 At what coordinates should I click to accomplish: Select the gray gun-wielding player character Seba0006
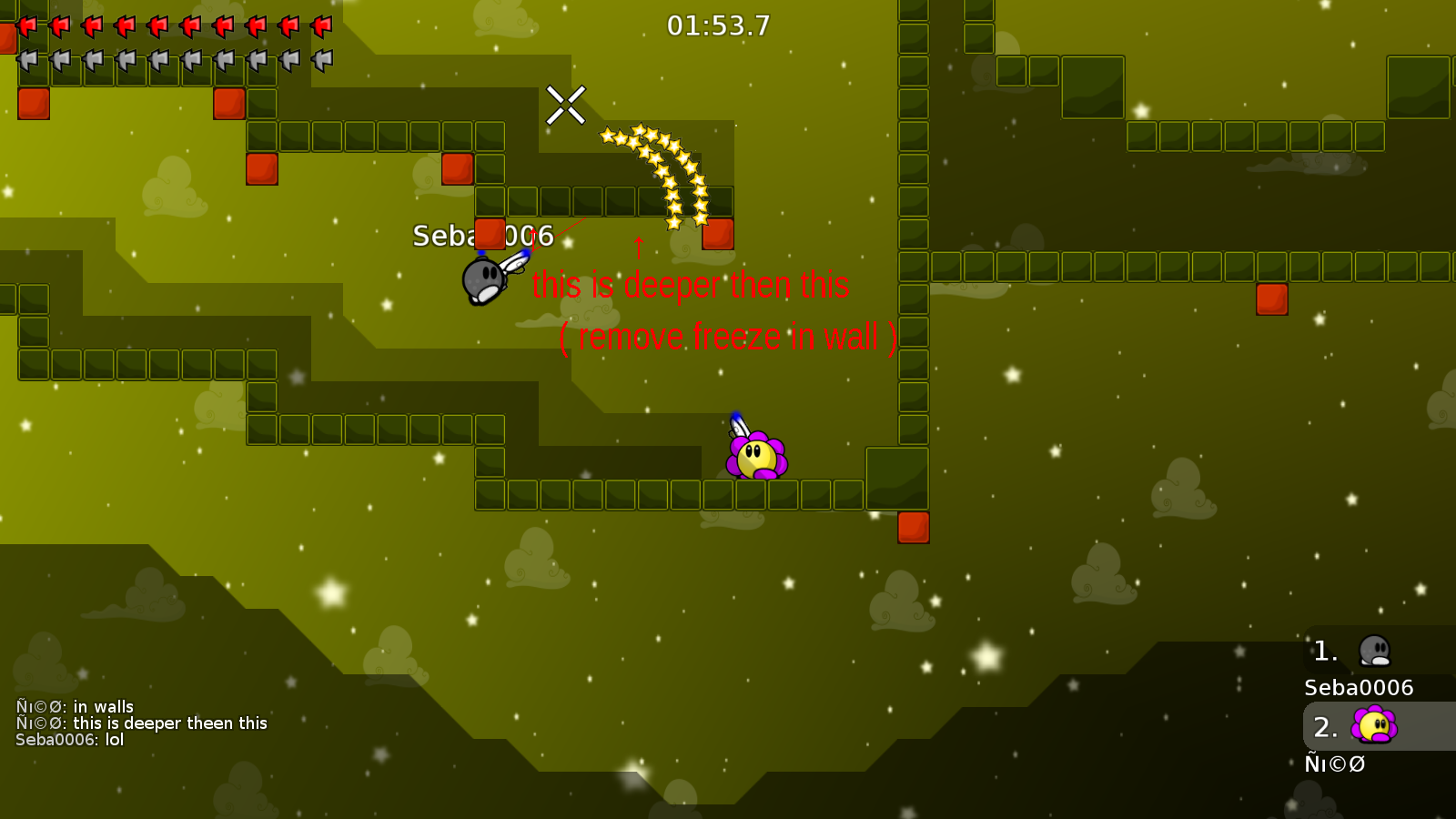click(x=484, y=278)
